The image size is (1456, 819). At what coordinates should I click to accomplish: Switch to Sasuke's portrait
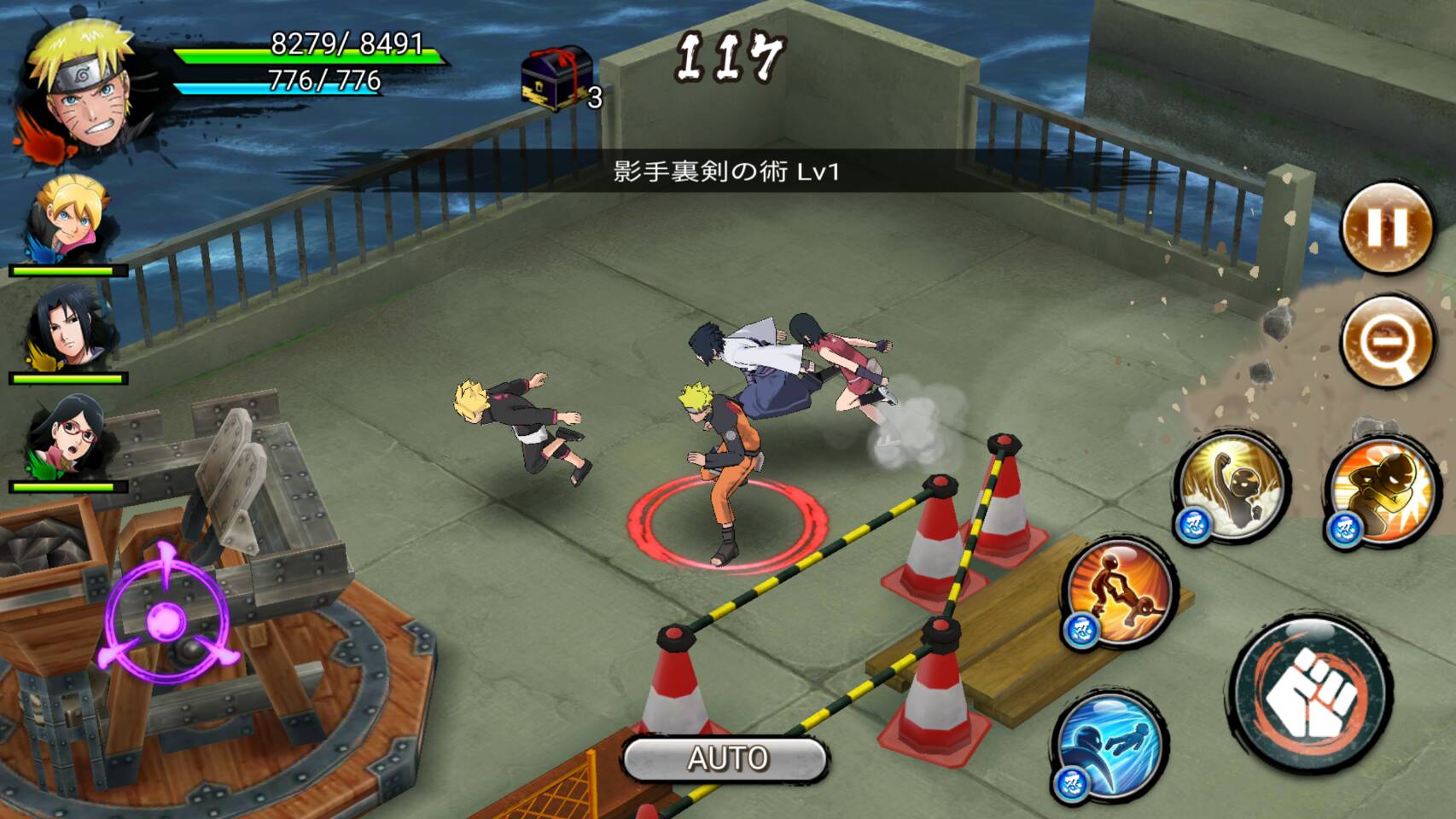(x=68, y=329)
